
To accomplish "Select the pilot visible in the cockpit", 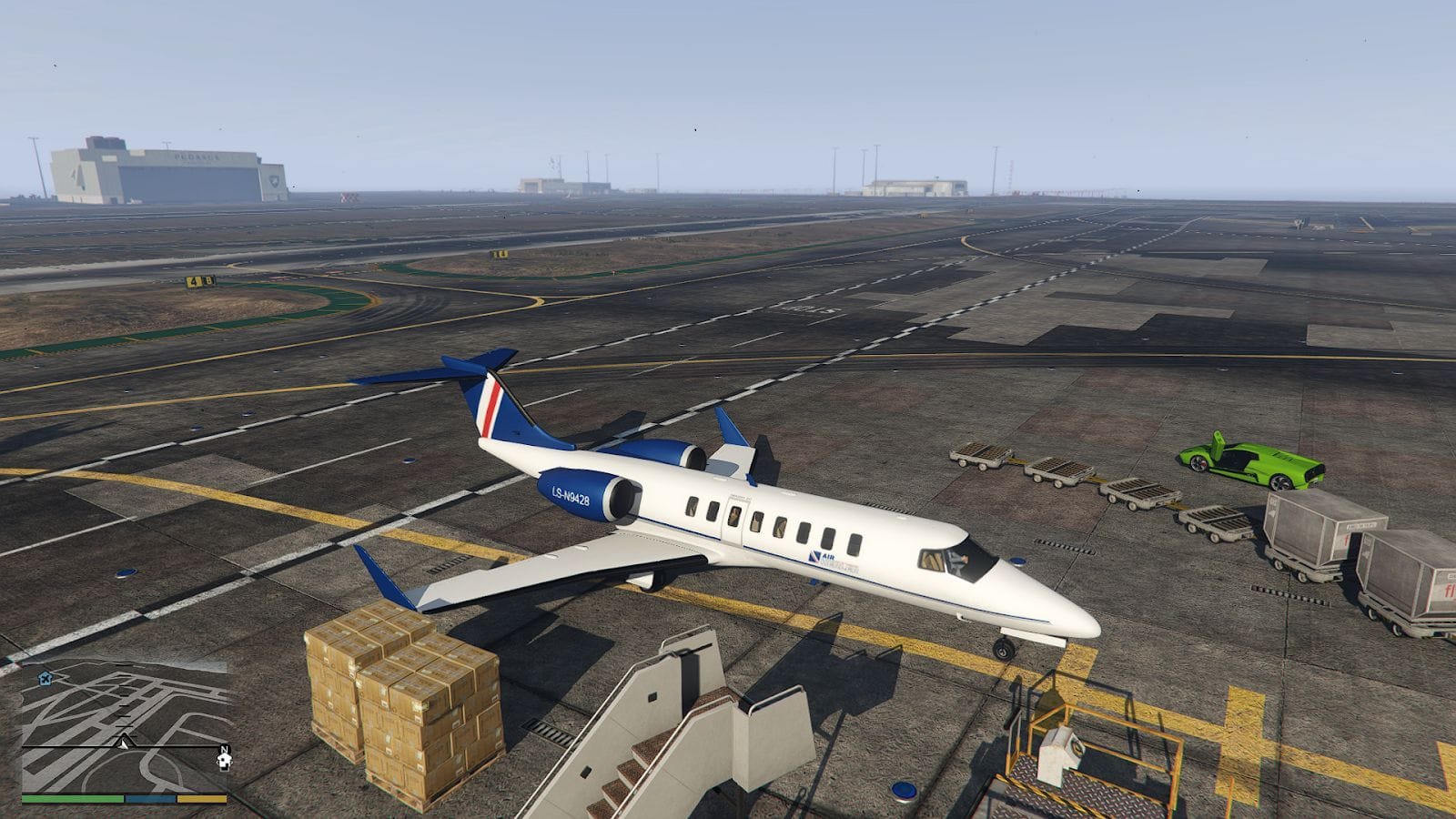I will (958, 561).
